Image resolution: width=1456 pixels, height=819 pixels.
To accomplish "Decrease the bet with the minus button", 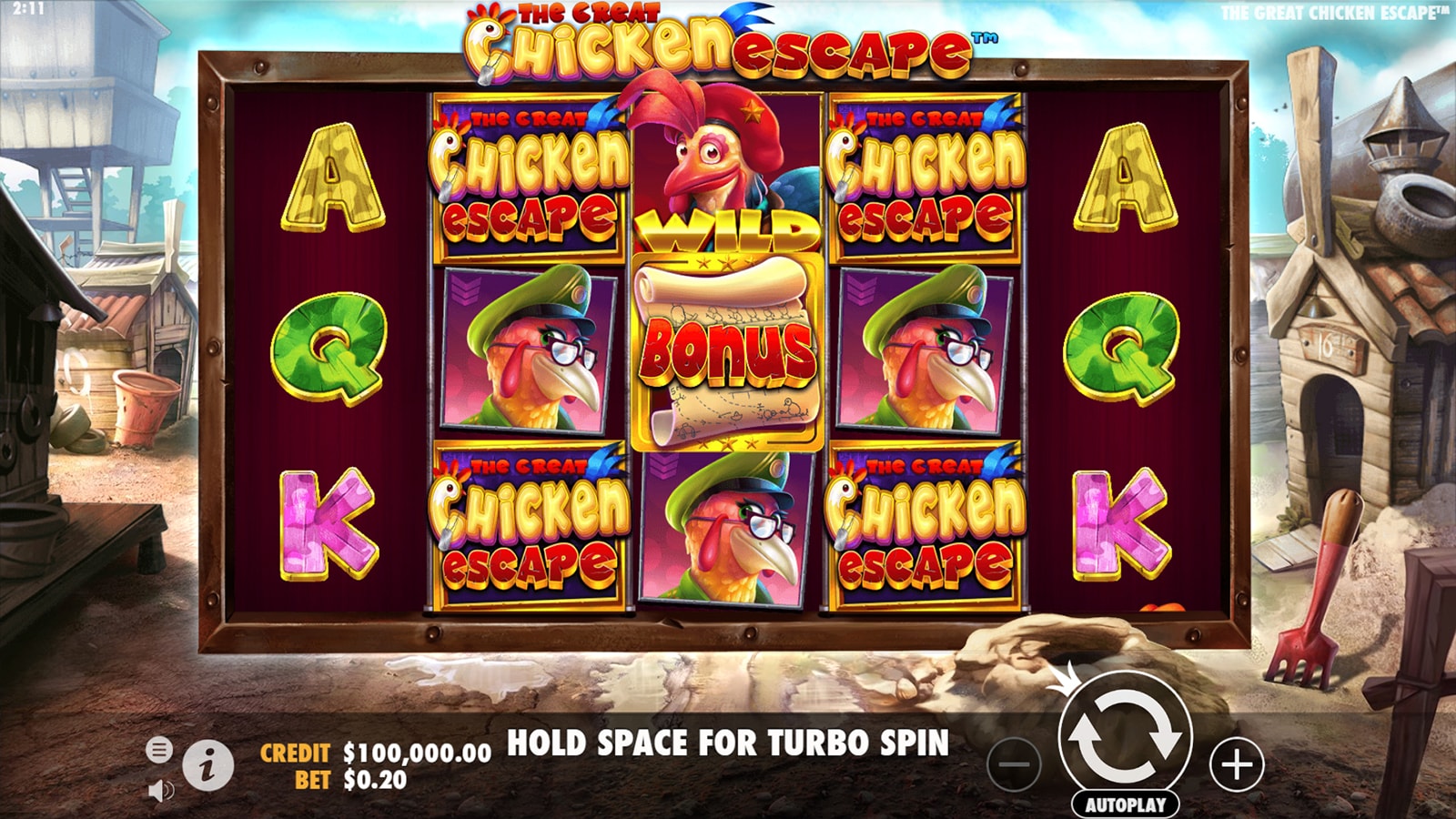I will [x=1014, y=764].
